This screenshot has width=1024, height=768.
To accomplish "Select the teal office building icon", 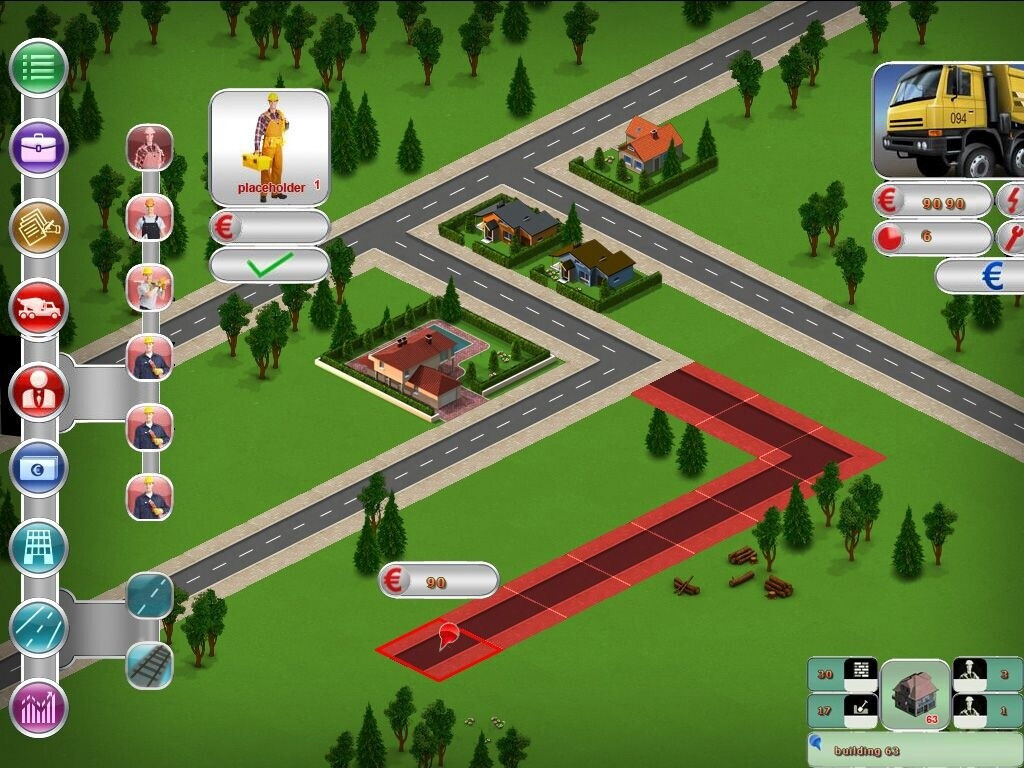I will coord(38,548).
